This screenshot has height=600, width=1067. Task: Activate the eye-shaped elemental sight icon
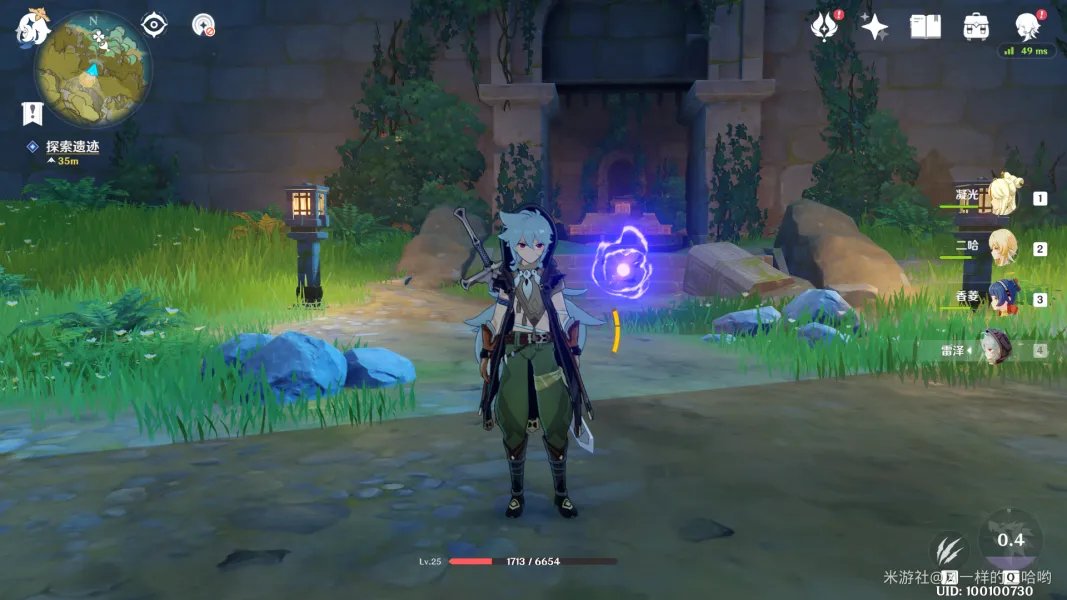pyautogui.click(x=154, y=24)
